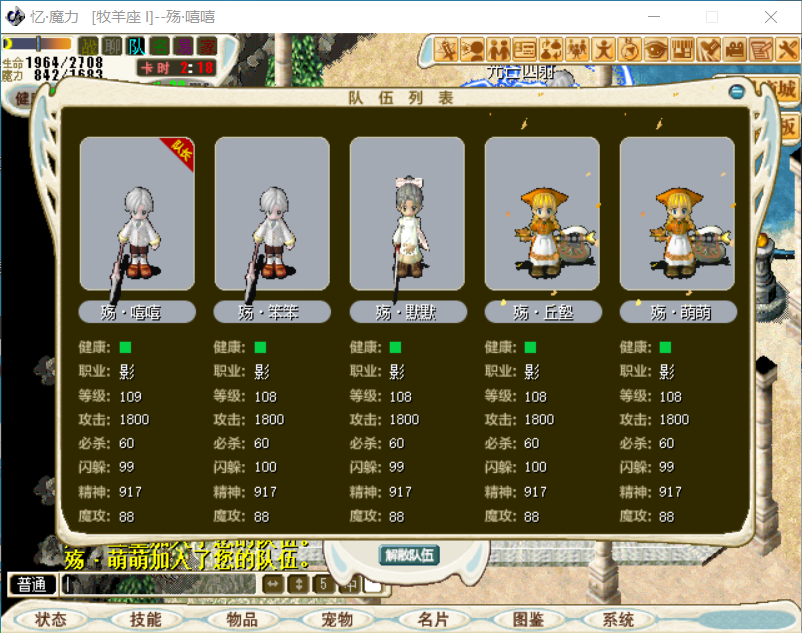Image resolution: width=802 pixels, height=633 pixels.
Task: Close the 队伍列表 team list panel
Action: point(737,92)
